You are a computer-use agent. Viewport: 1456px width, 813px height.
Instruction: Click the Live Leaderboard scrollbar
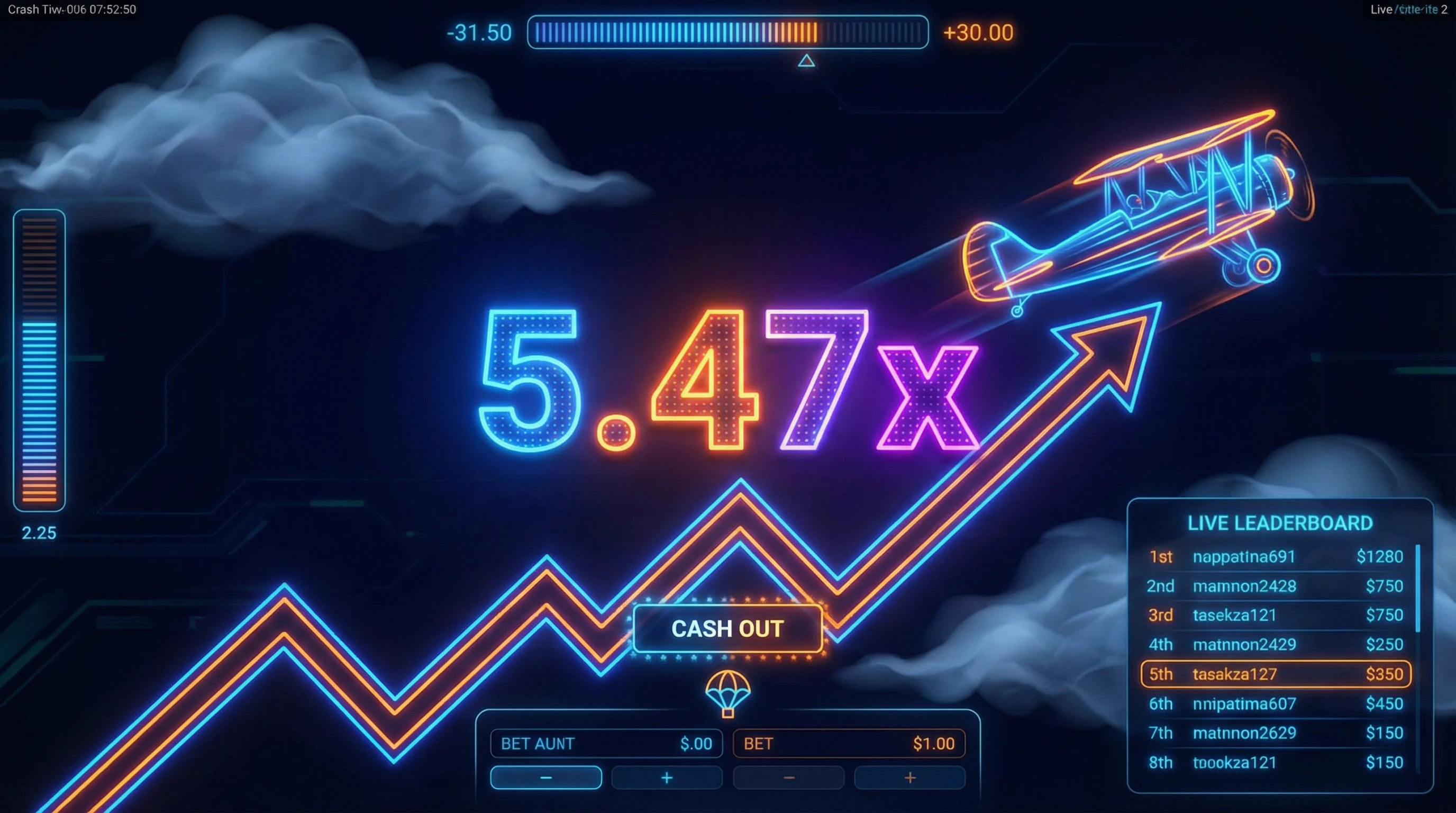(1417, 588)
